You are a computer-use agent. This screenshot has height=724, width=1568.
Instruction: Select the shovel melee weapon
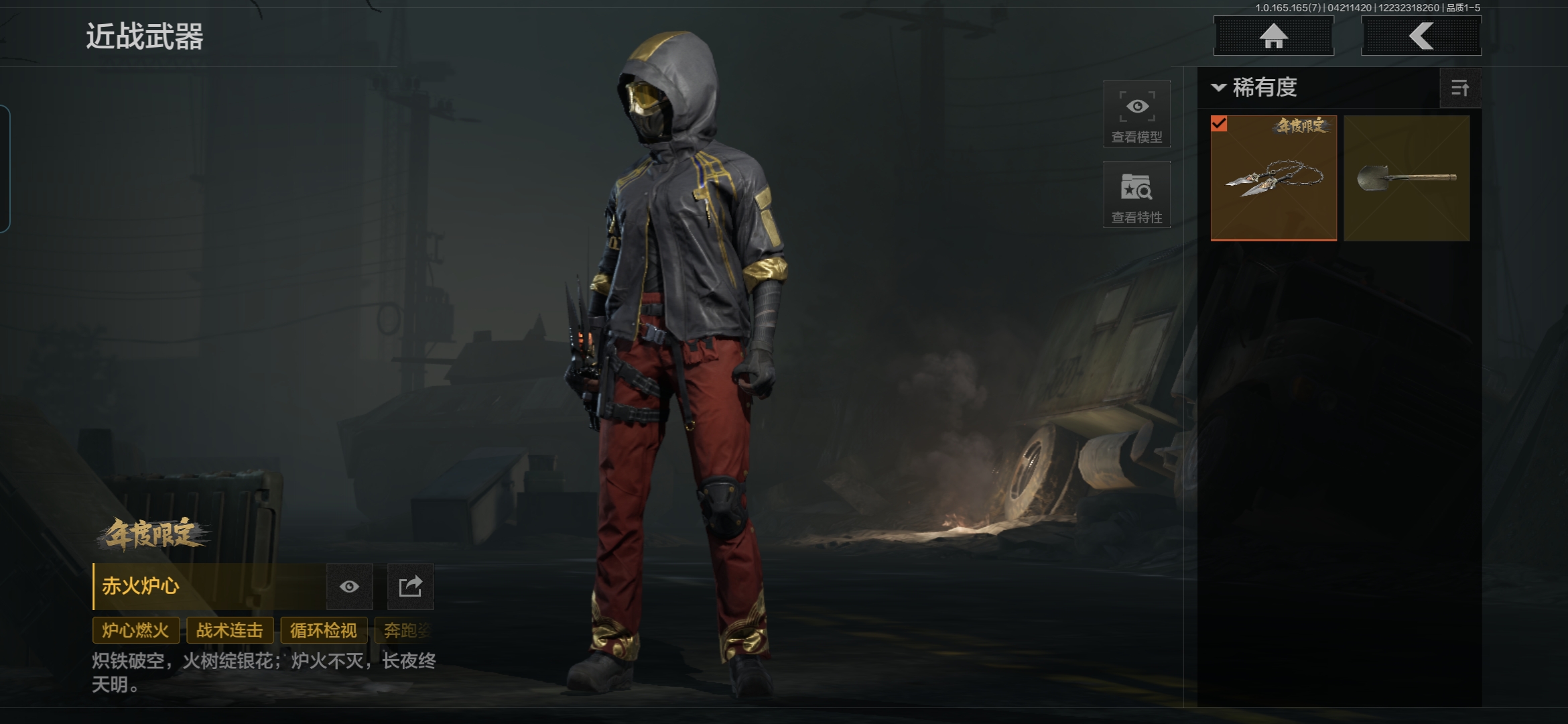1406,178
